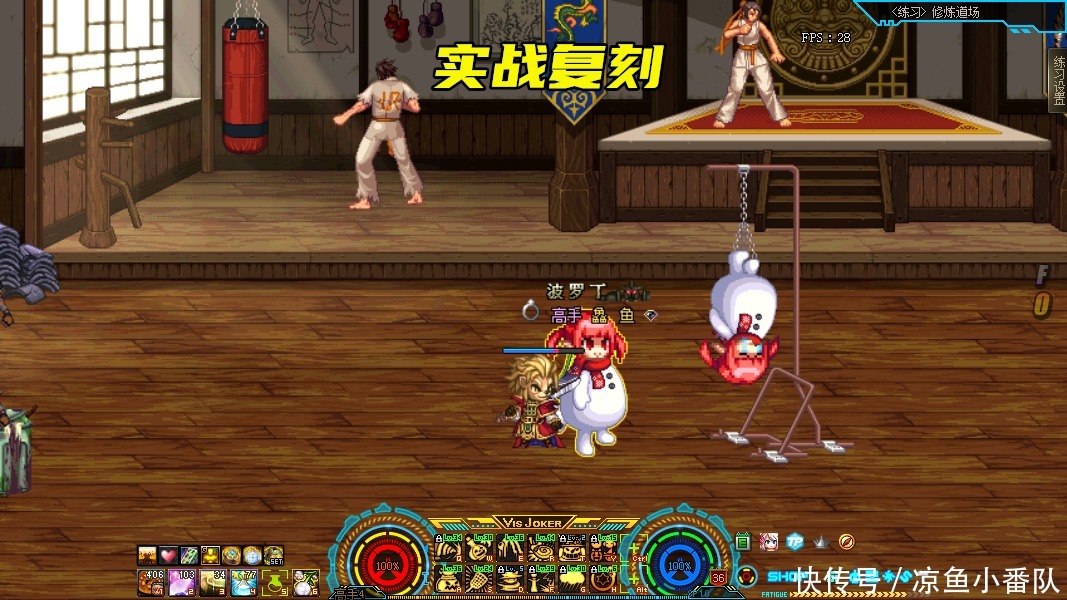Use the blue item with 77 count

(244, 580)
